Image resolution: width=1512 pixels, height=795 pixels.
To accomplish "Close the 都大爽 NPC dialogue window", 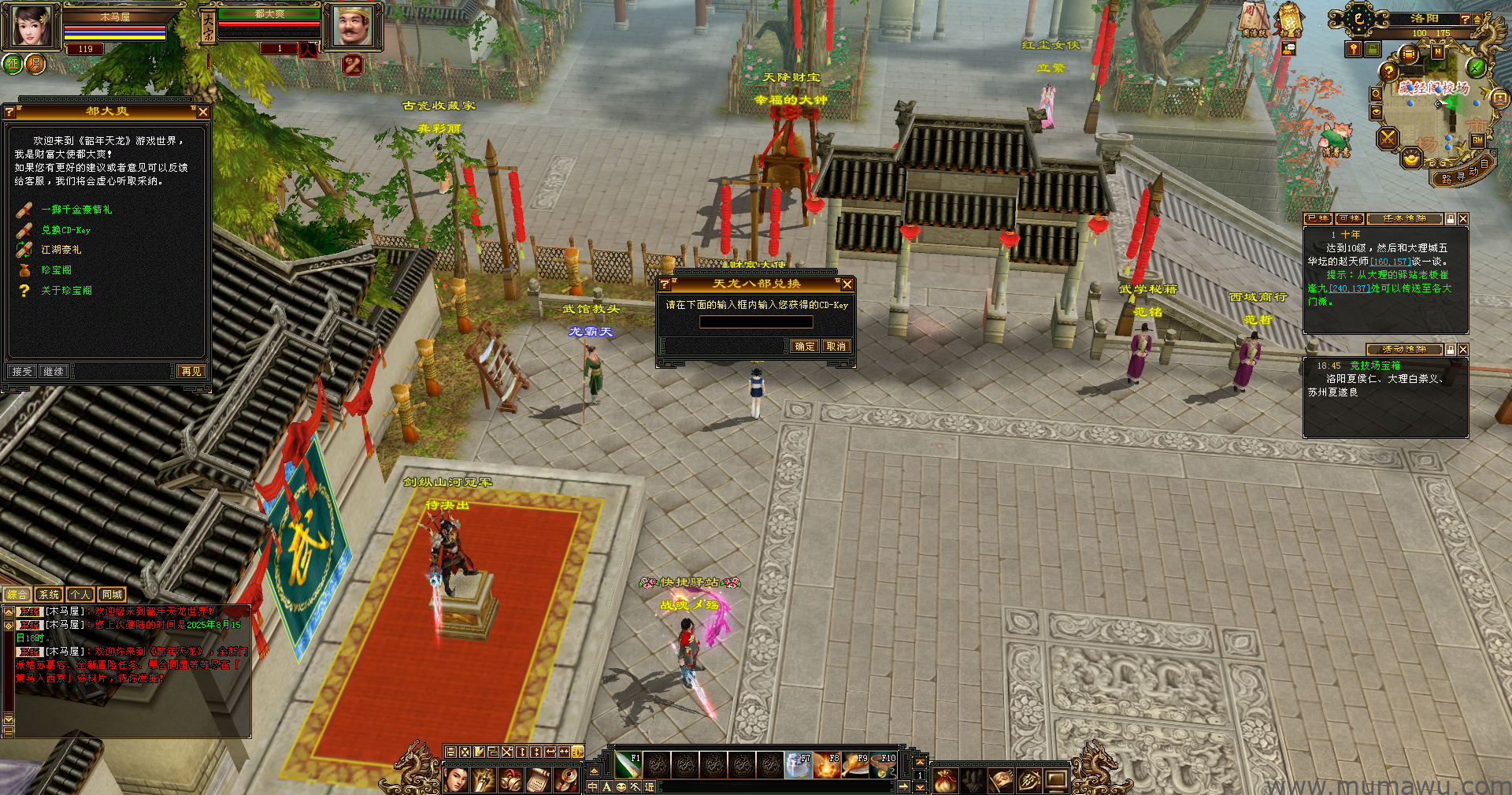I will (203, 112).
